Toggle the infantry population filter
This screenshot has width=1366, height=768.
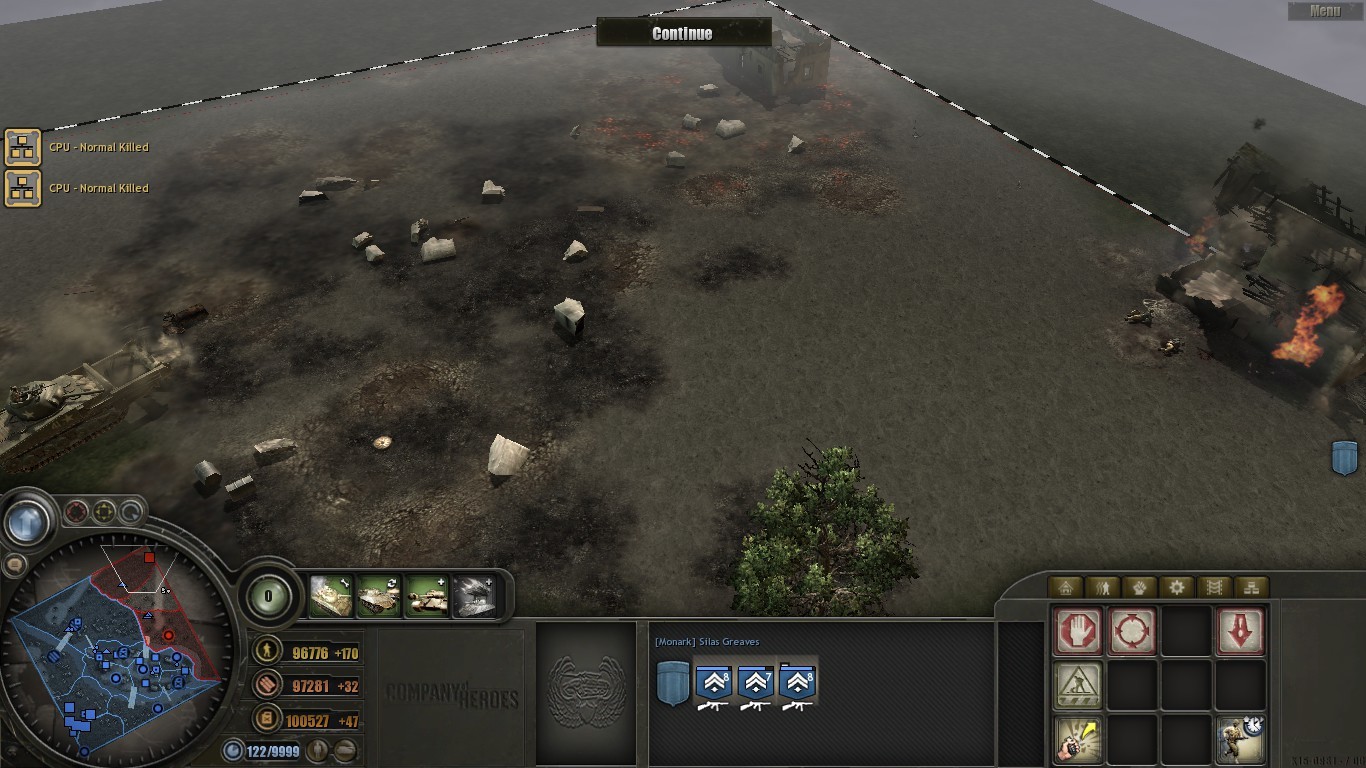pos(319,749)
